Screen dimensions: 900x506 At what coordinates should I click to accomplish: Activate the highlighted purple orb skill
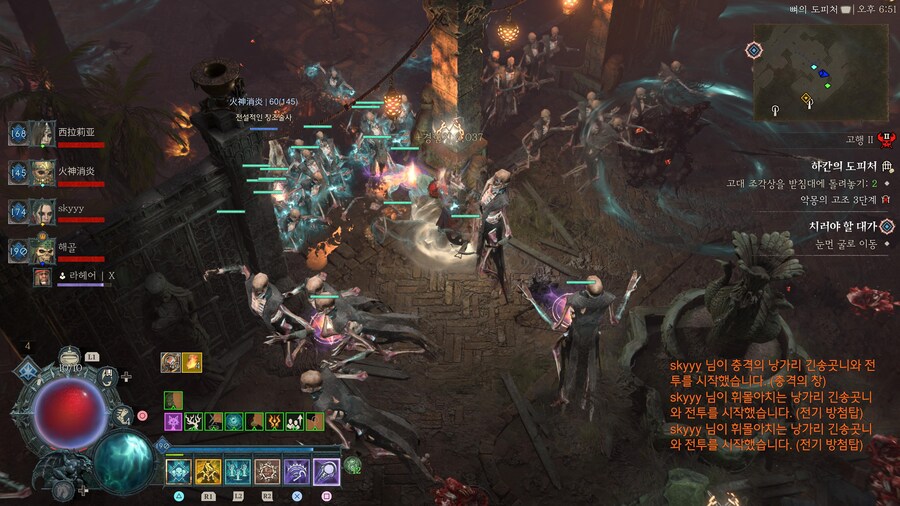point(327,471)
